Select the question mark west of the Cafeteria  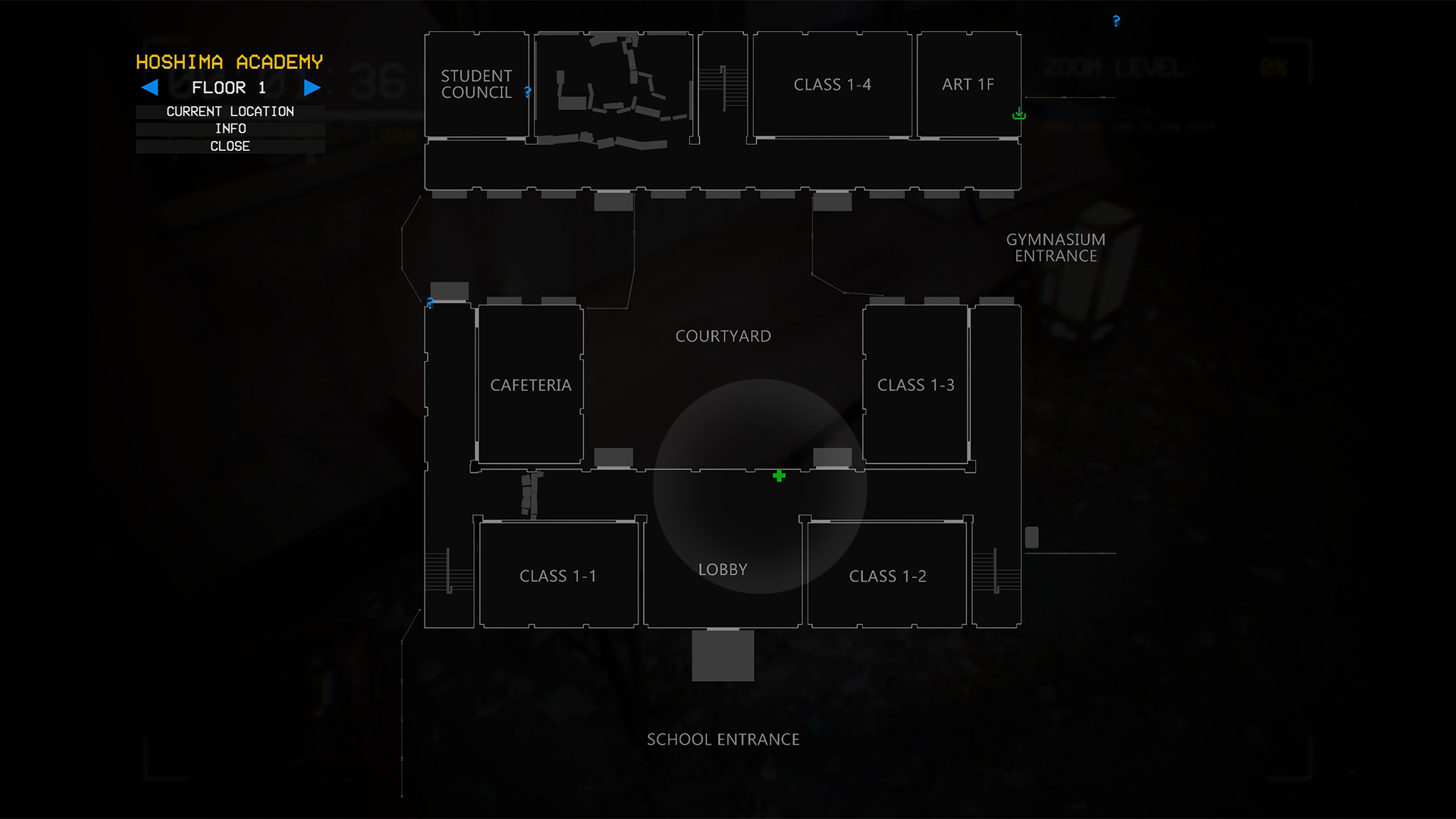pos(430,303)
